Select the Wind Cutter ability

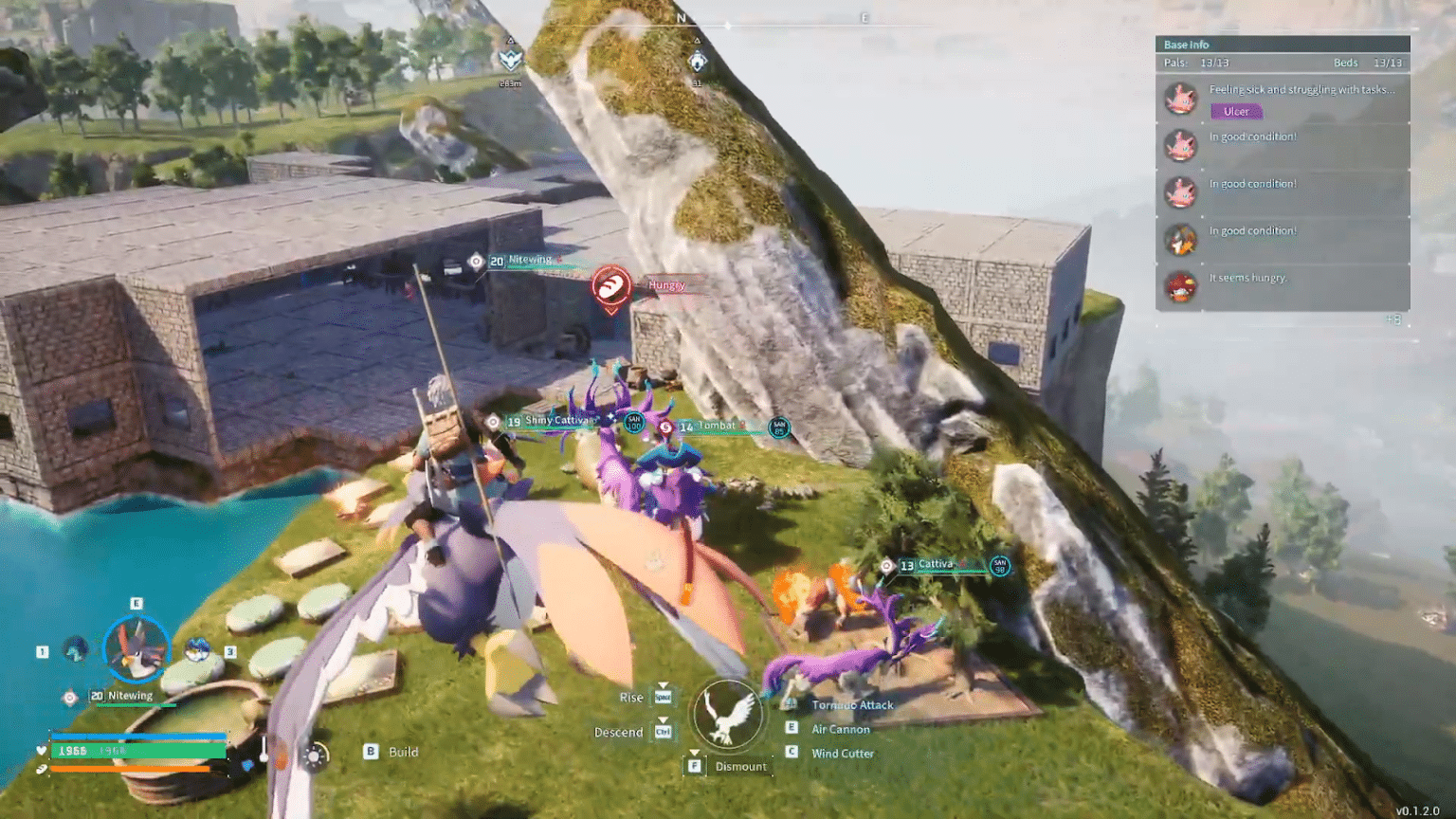point(843,753)
